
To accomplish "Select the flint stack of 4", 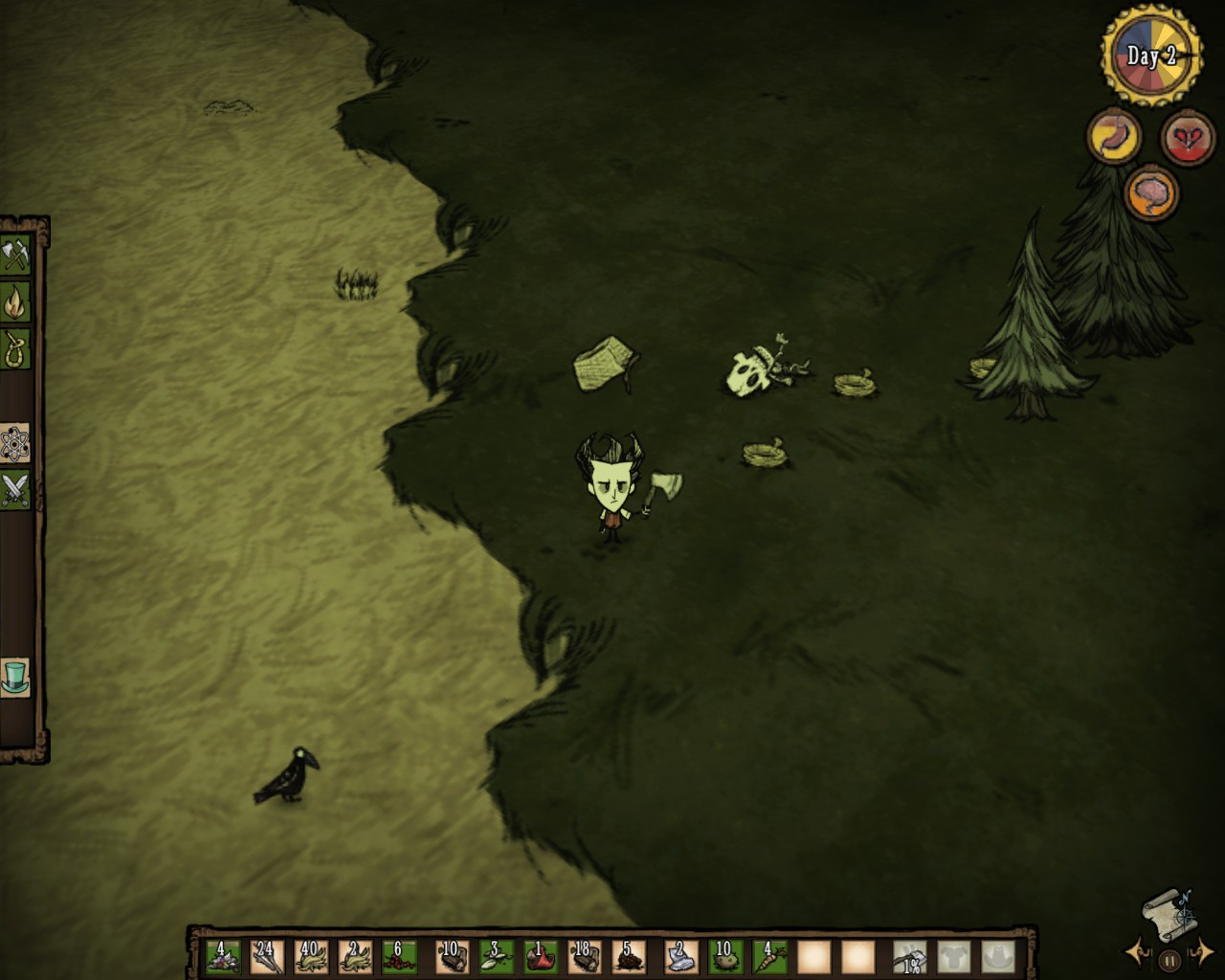I will 223,956.
